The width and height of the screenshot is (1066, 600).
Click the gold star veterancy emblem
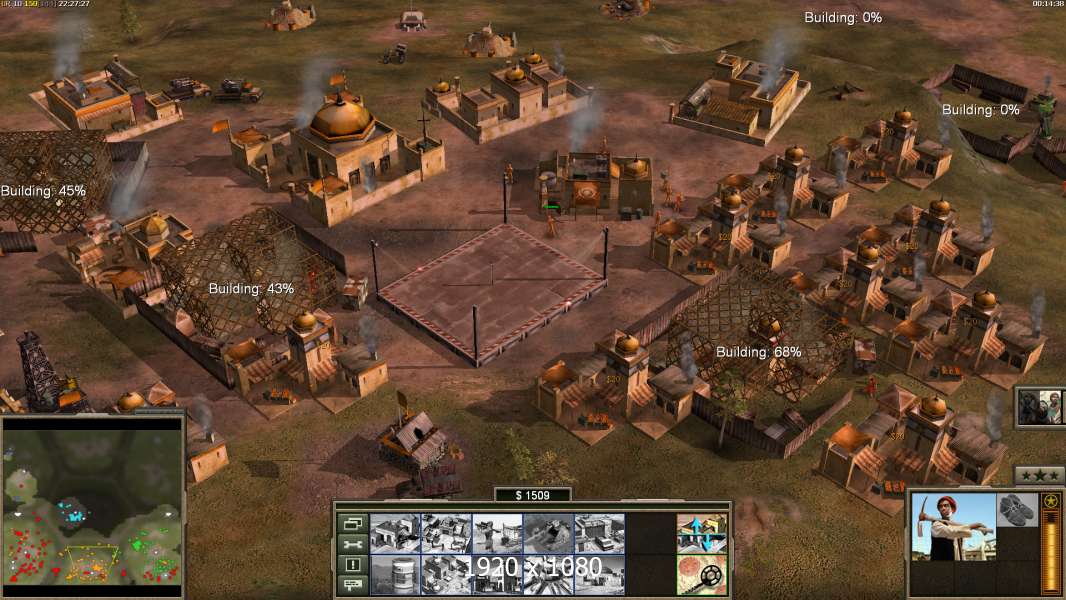[1051, 501]
